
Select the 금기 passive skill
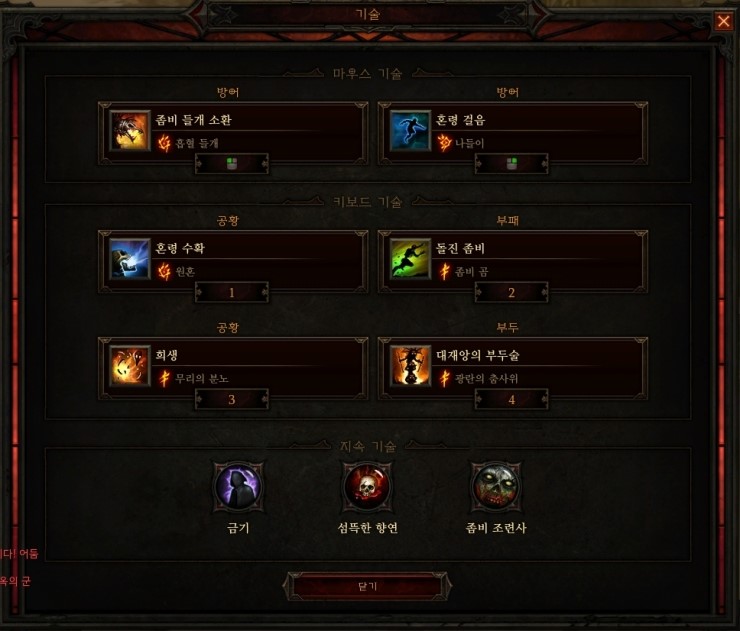[238, 487]
